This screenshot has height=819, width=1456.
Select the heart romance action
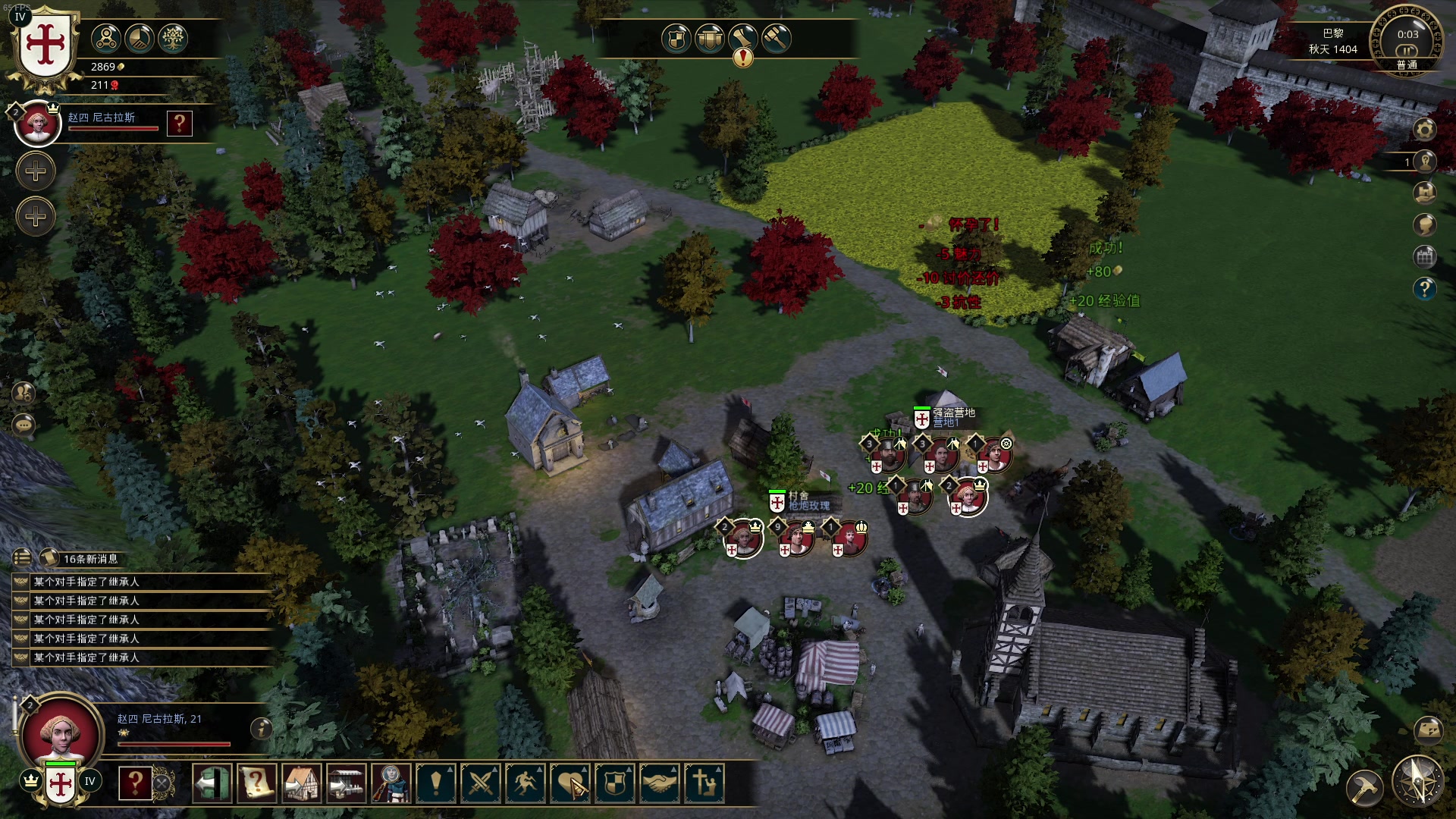point(570,783)
